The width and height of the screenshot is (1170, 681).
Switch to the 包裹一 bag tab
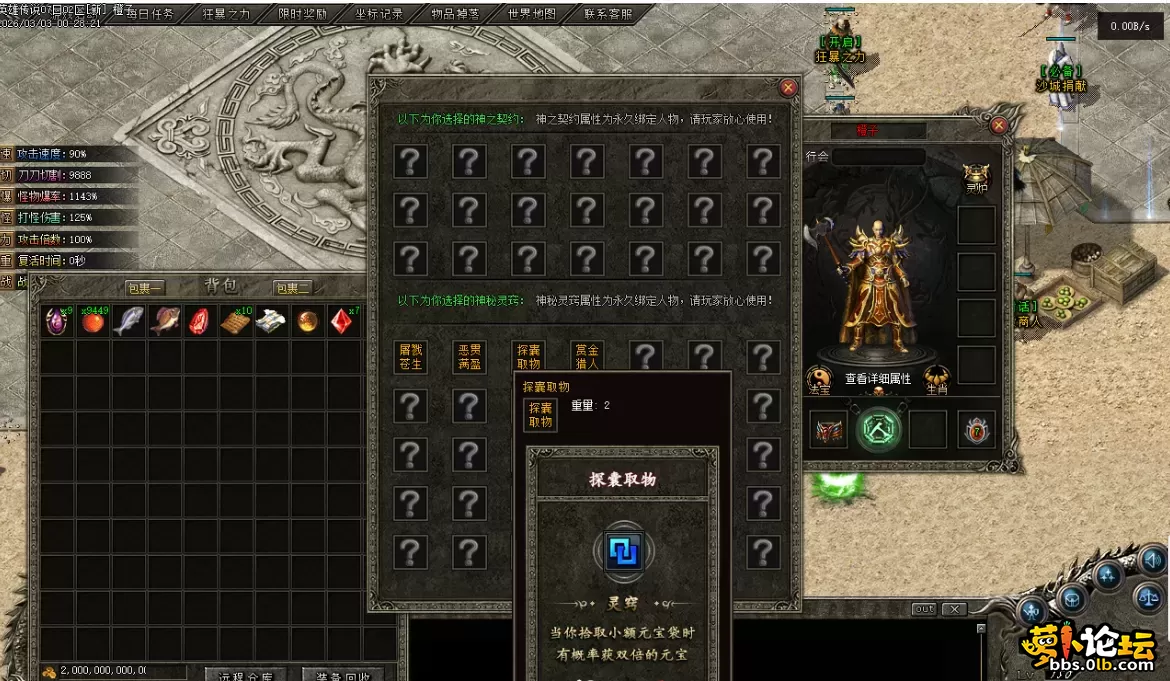(145, 288)
